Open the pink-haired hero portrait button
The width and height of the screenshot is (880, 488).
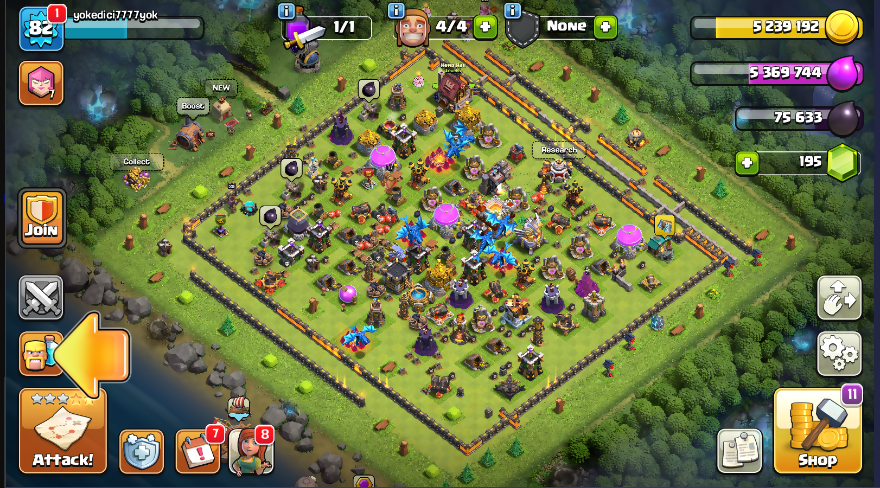coord(41,83)
